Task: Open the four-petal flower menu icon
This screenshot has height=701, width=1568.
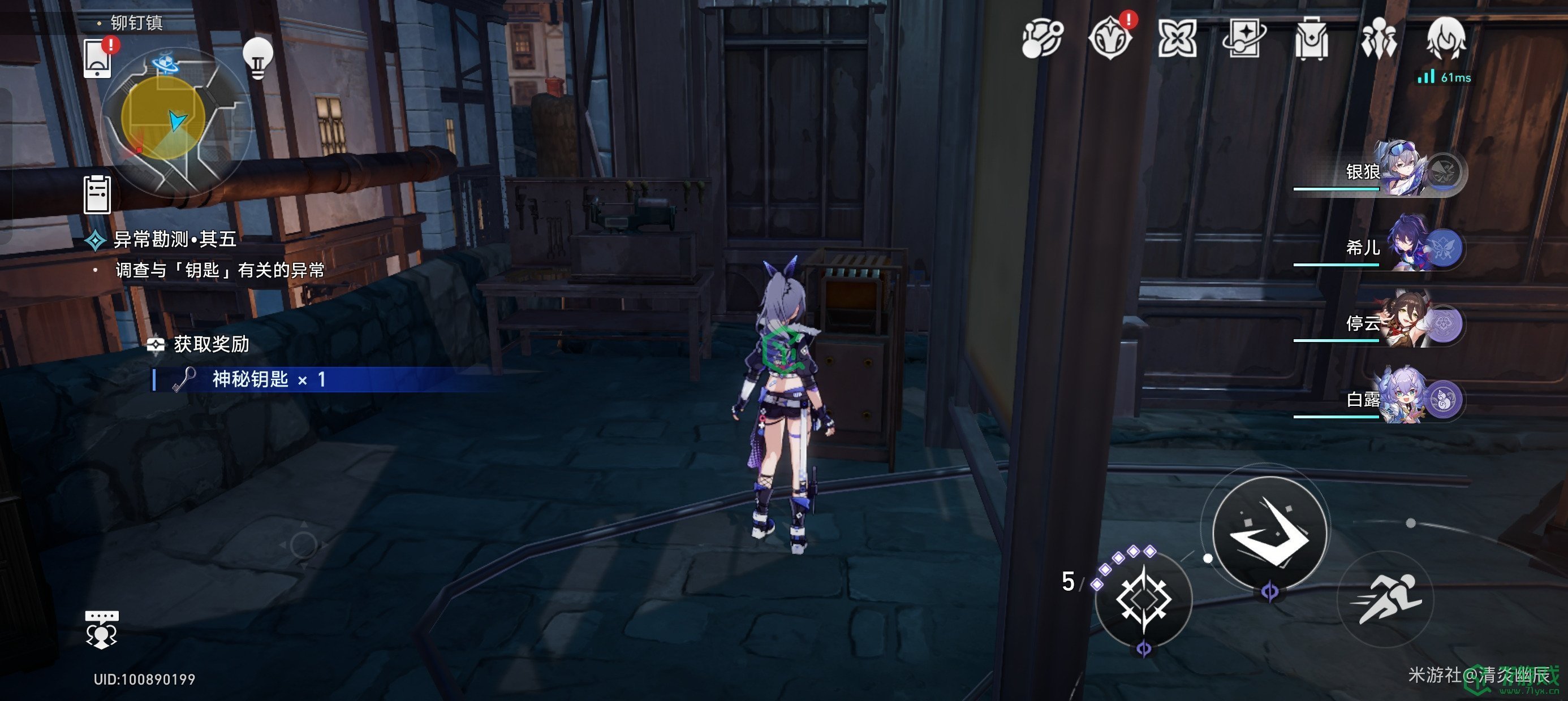Action: coord(1177,39)
